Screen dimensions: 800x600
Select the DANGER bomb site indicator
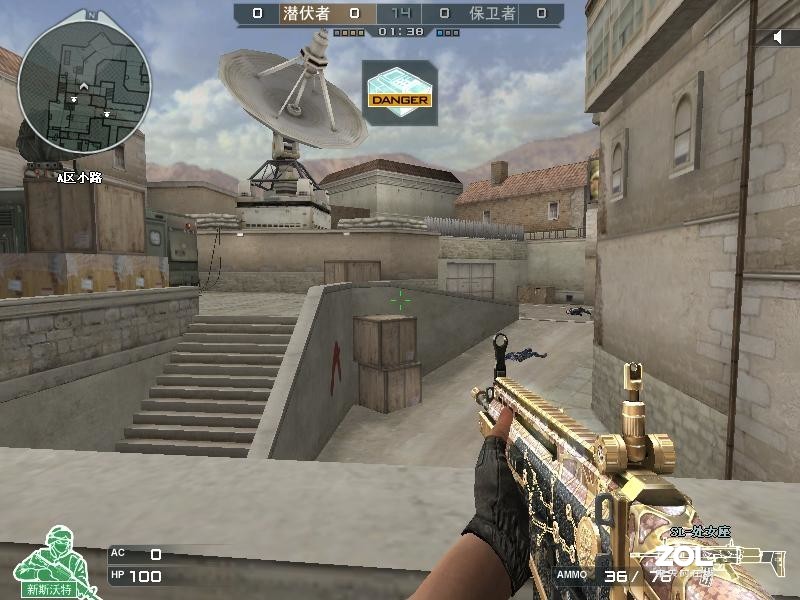(399, 92)
